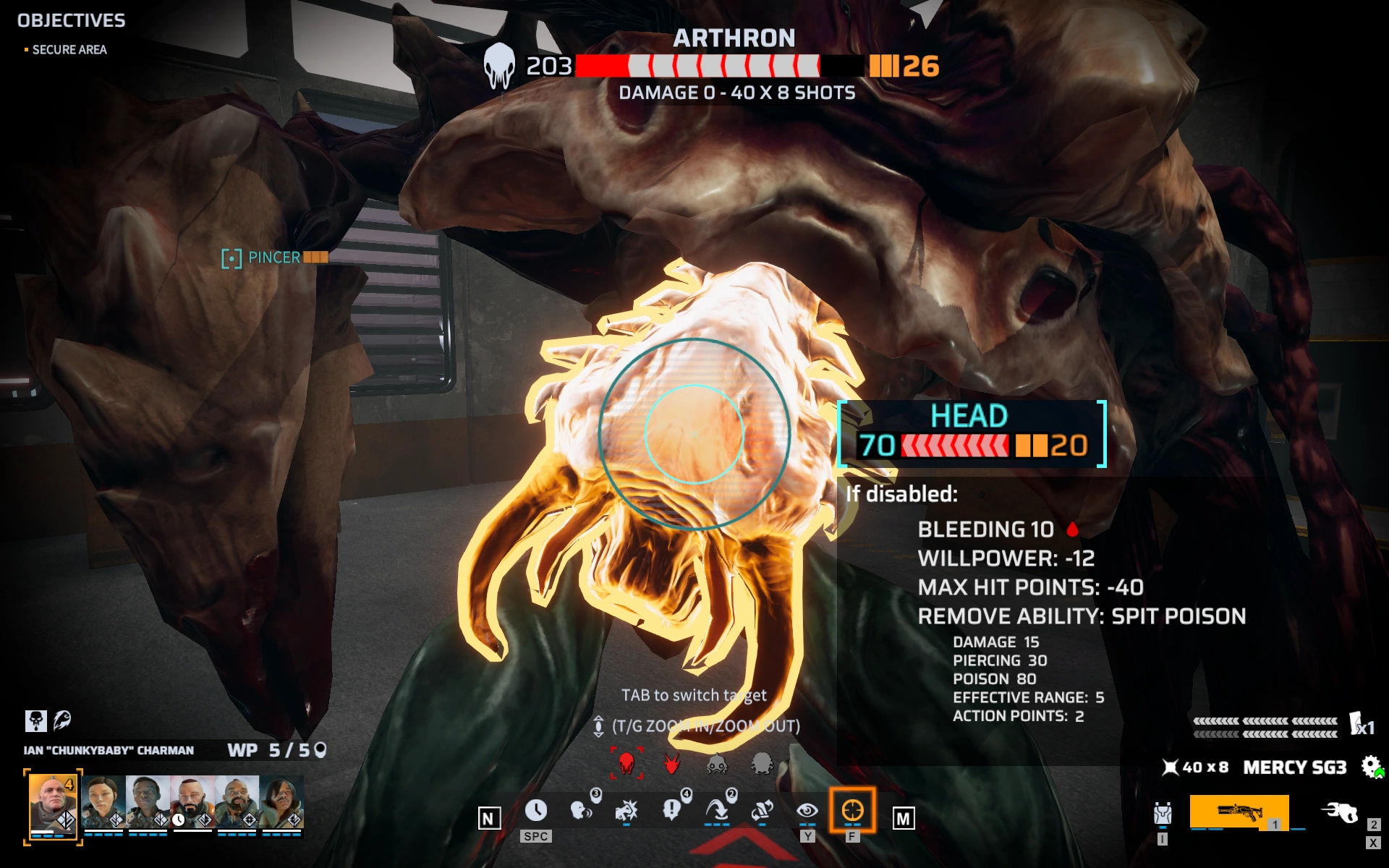Screen dimensions: 1389x868
Task: Select the last squad portrait with mustache
Action: coord(281,801)
